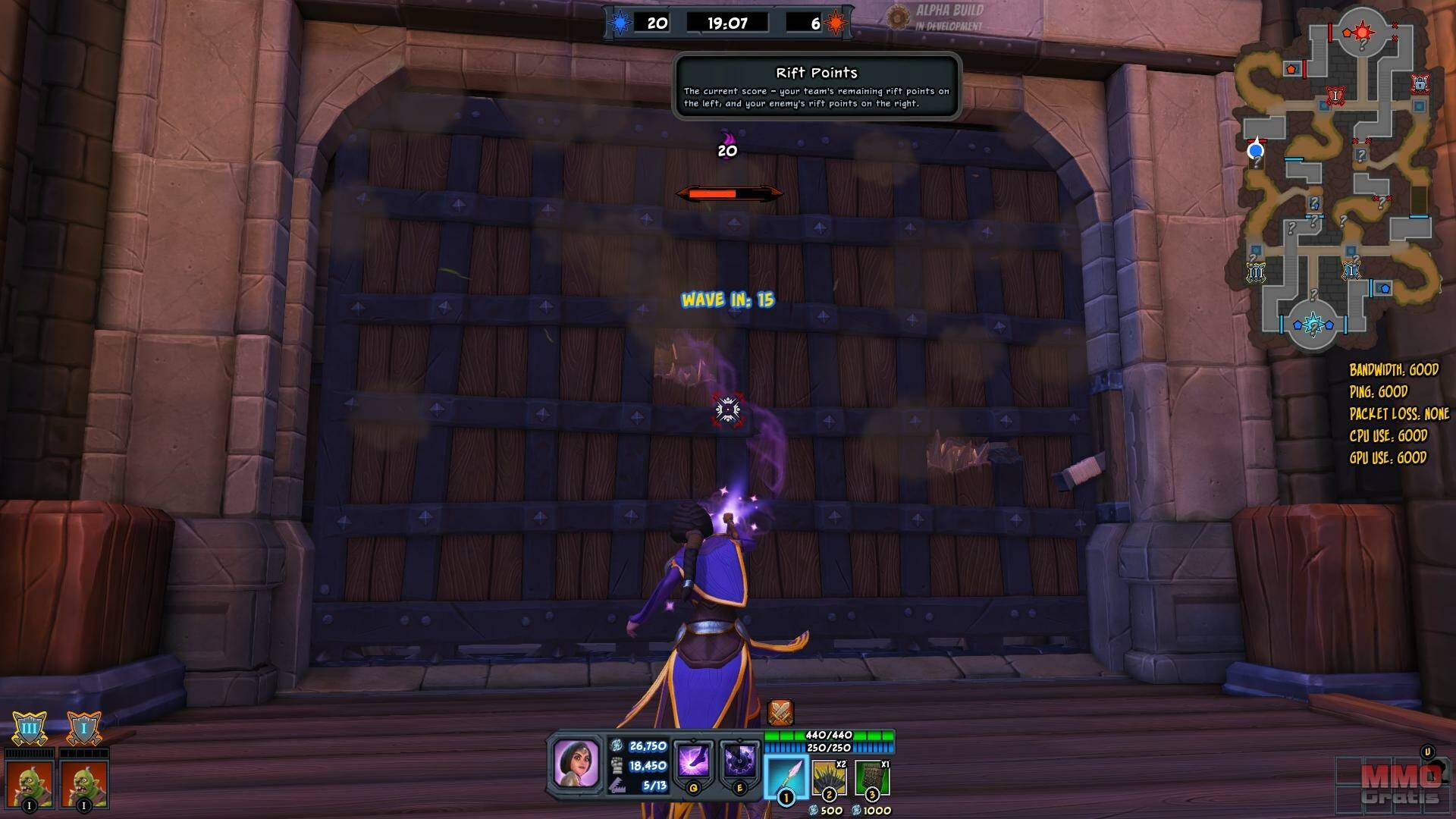The width and height of the screenshot is (1456, 819).
Task: Click the blue team rift on minimap
Action: 1313,325
